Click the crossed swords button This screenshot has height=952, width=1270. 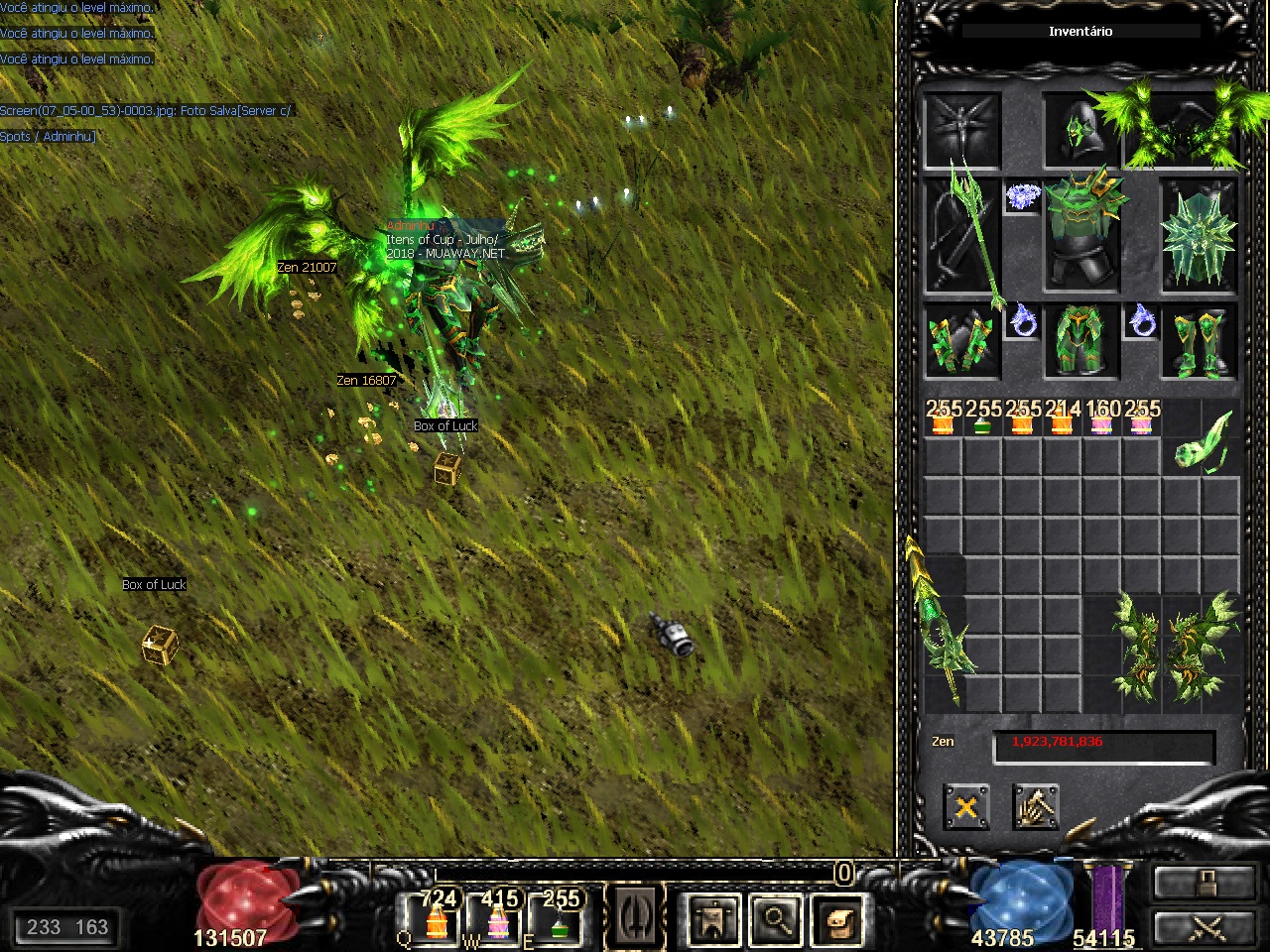(x=1204, y=928)
